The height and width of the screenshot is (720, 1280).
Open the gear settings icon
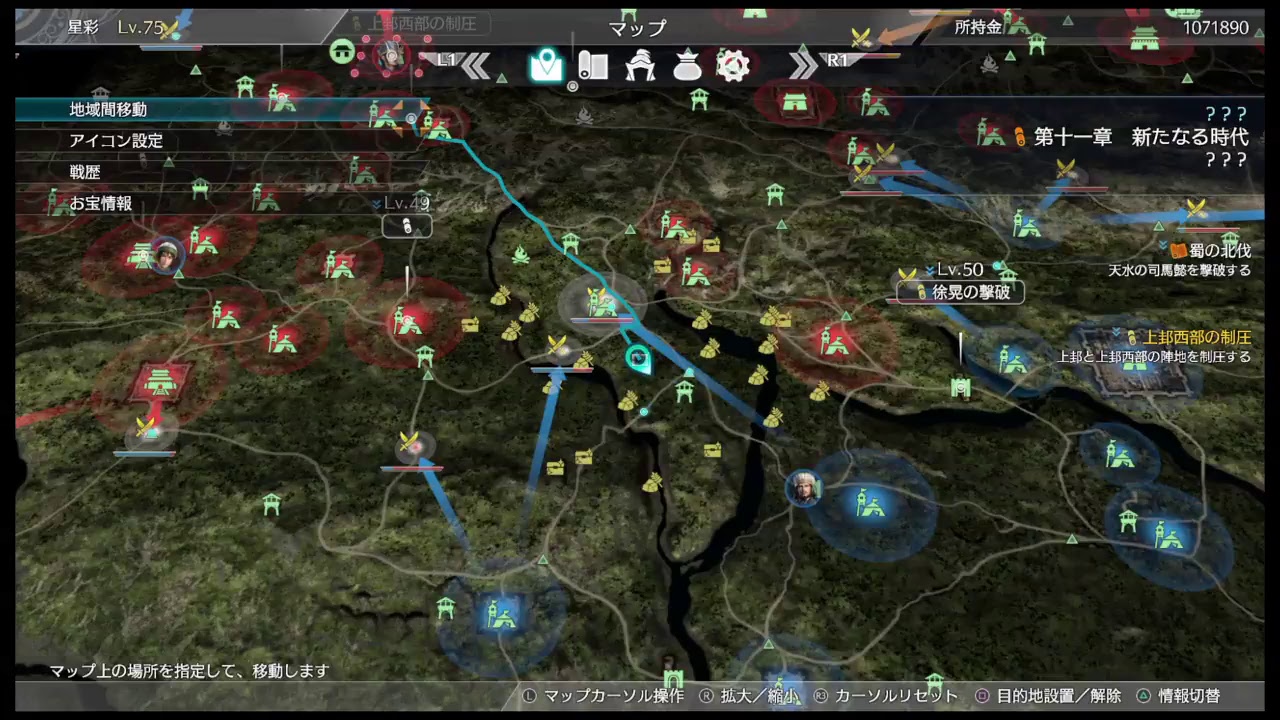coord(733,66)
